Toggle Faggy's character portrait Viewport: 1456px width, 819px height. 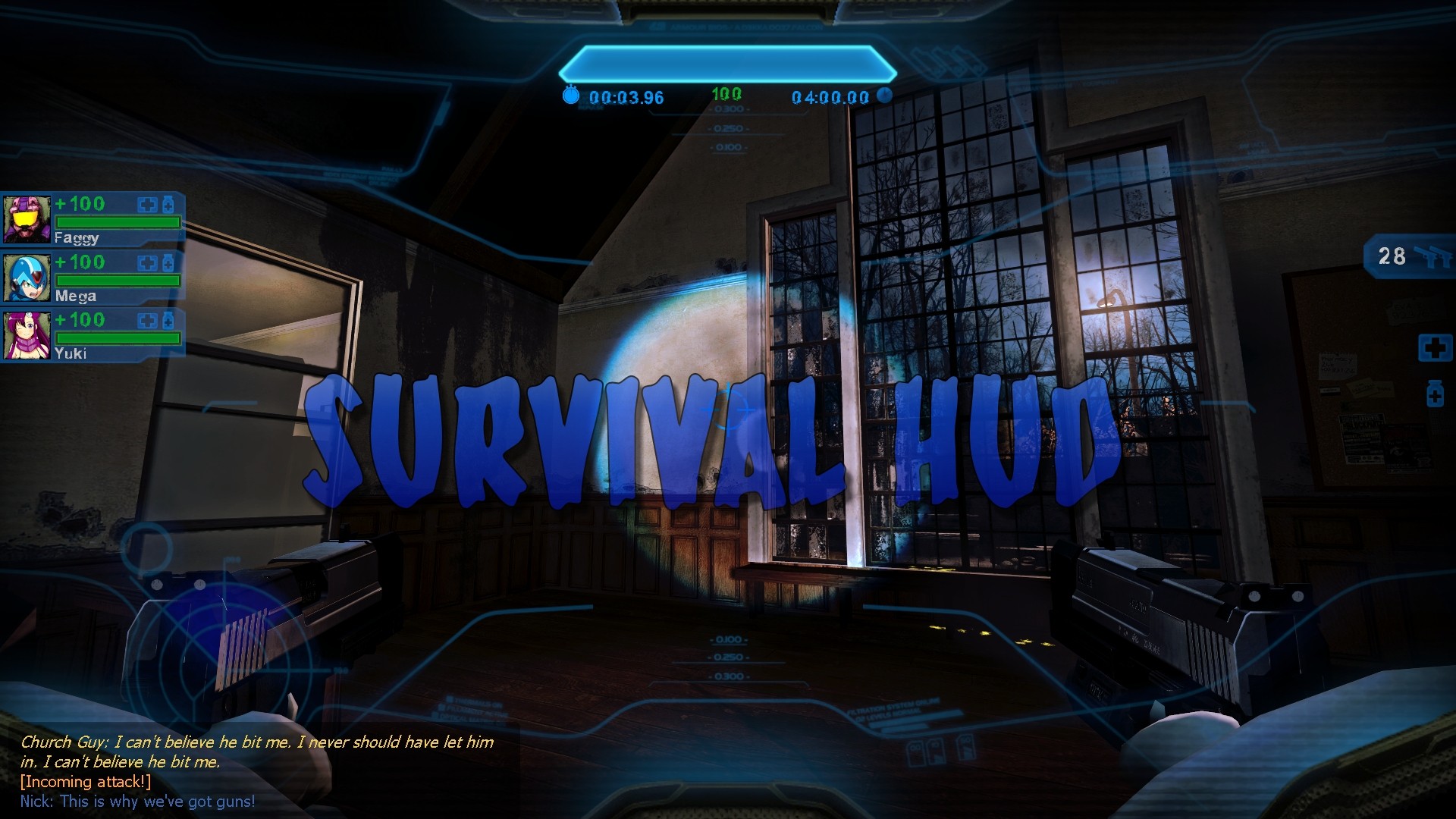(28, 218)
